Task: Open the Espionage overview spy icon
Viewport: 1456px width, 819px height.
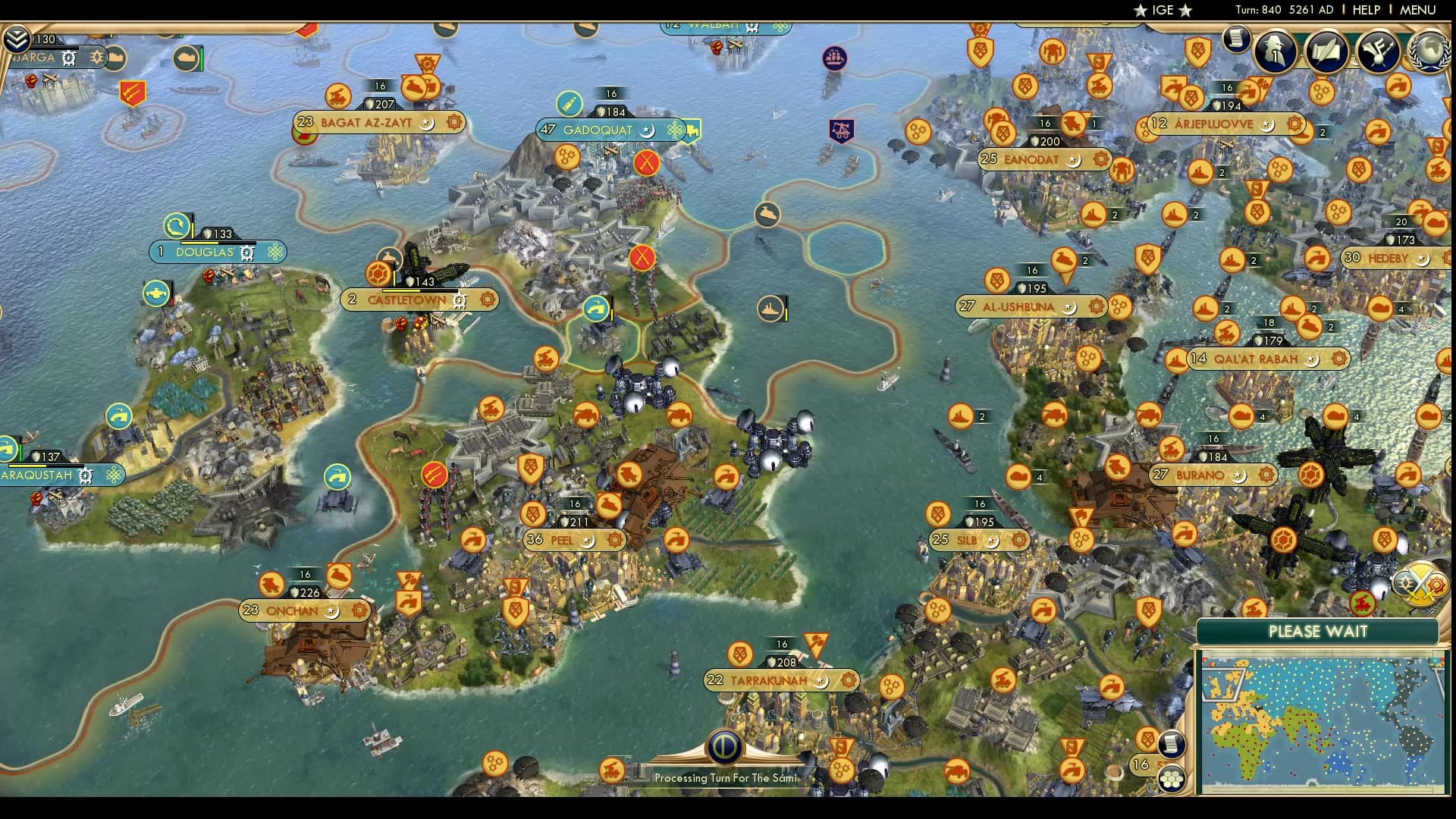Action: point(1274,51)
